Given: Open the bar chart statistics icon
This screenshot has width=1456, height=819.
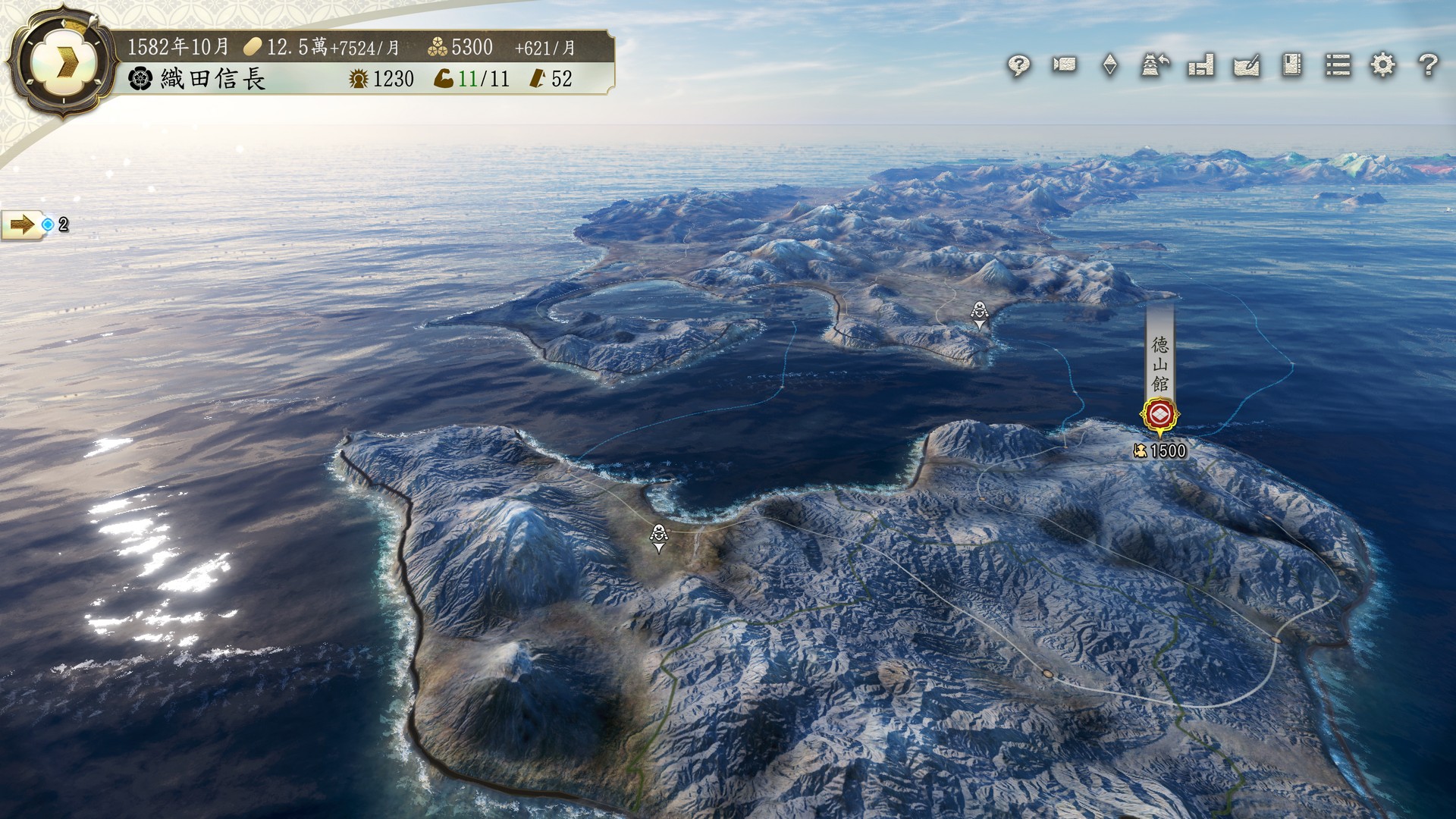Looking at the screenshot, I should click(1201, 65).
